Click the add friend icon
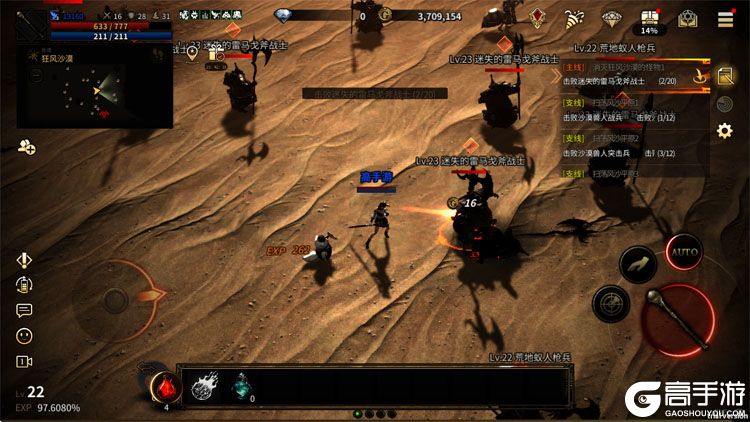The image size is (750, 422). coord(26,148)
